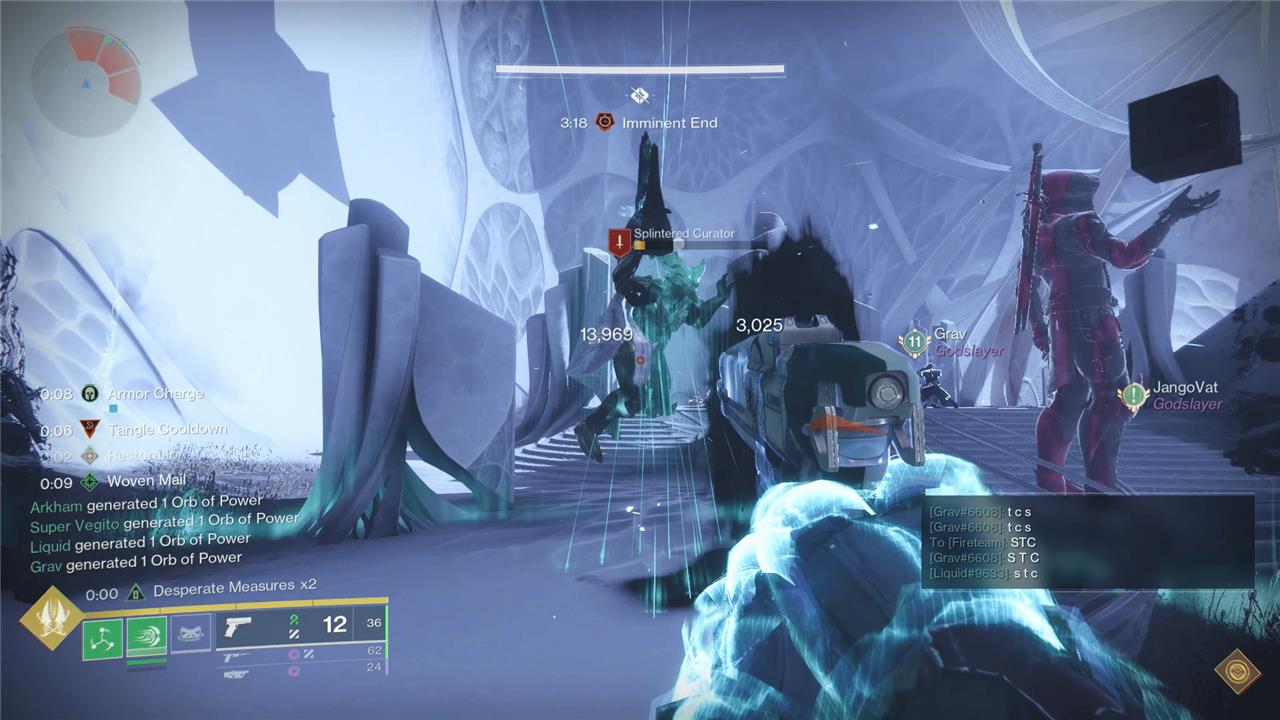1280x720 pixels.
Task: Click the Armor Charge buff icon
Action: [x=90, y=394]
